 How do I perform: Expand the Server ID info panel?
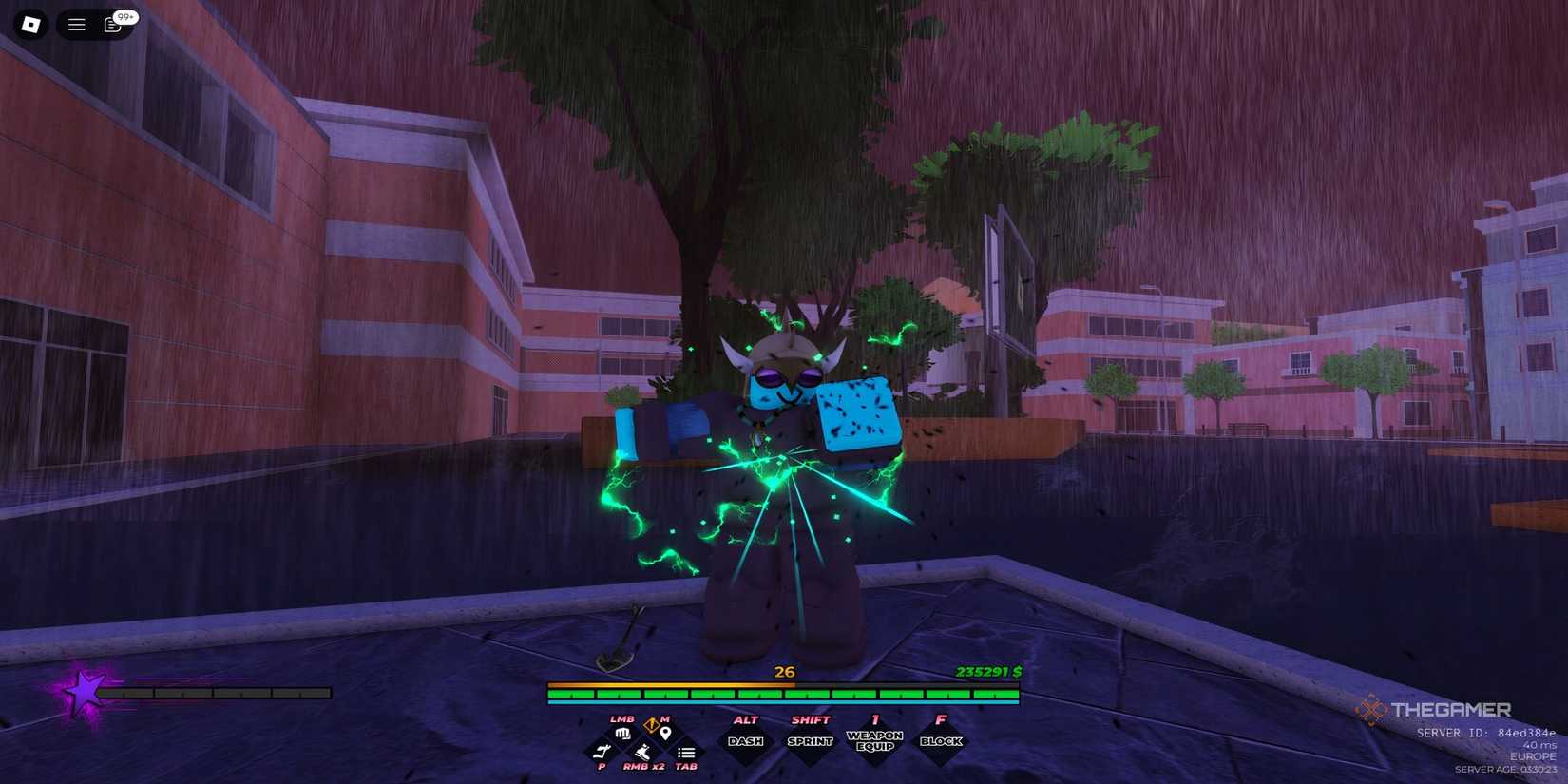[1482, 733]
